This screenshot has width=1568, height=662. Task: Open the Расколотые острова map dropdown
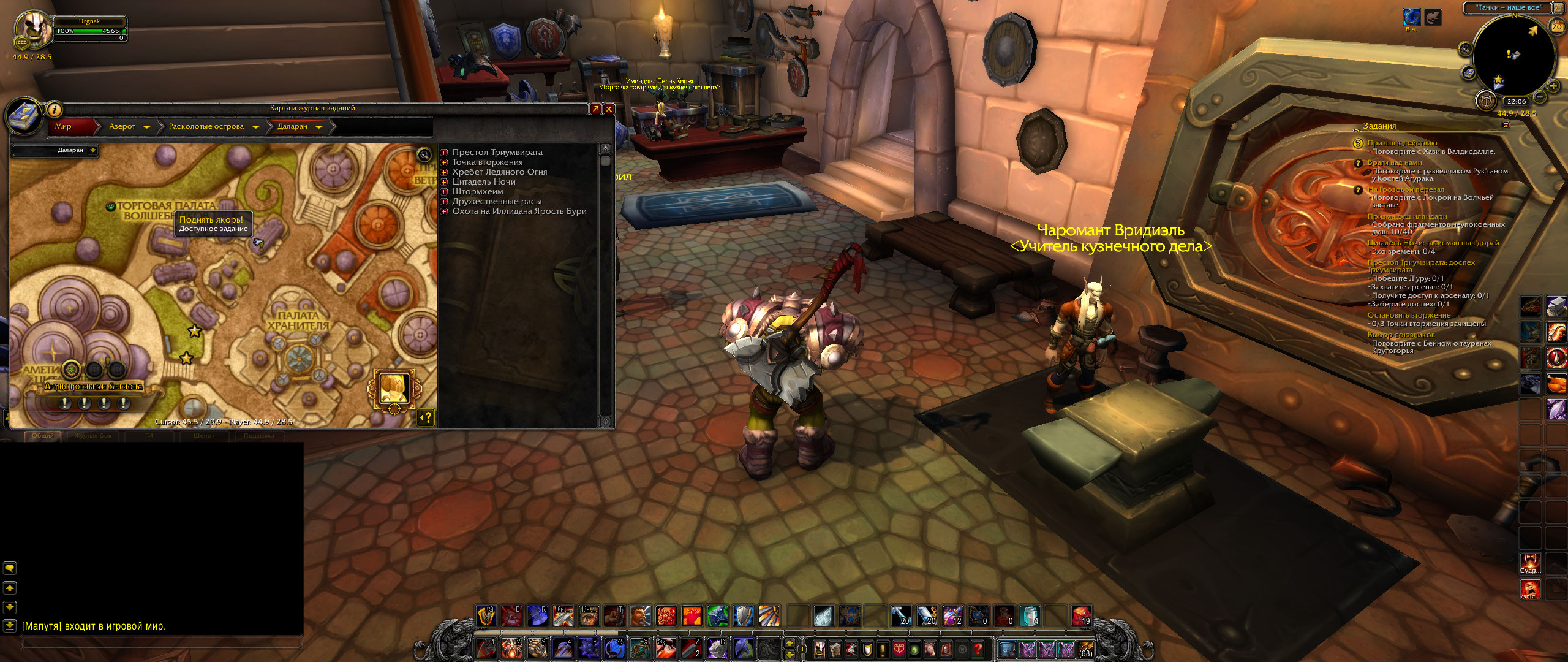coord(255,127)
